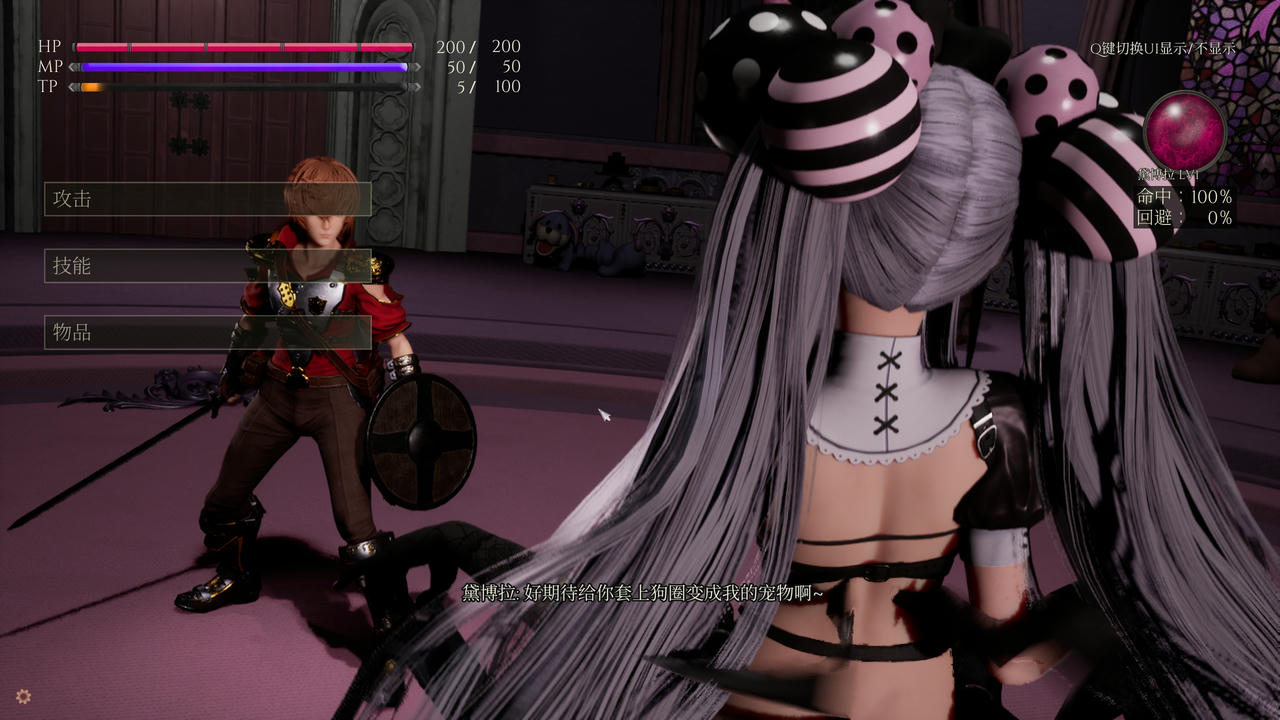Select the pink enemy status orb

[x=1185, y=130]
